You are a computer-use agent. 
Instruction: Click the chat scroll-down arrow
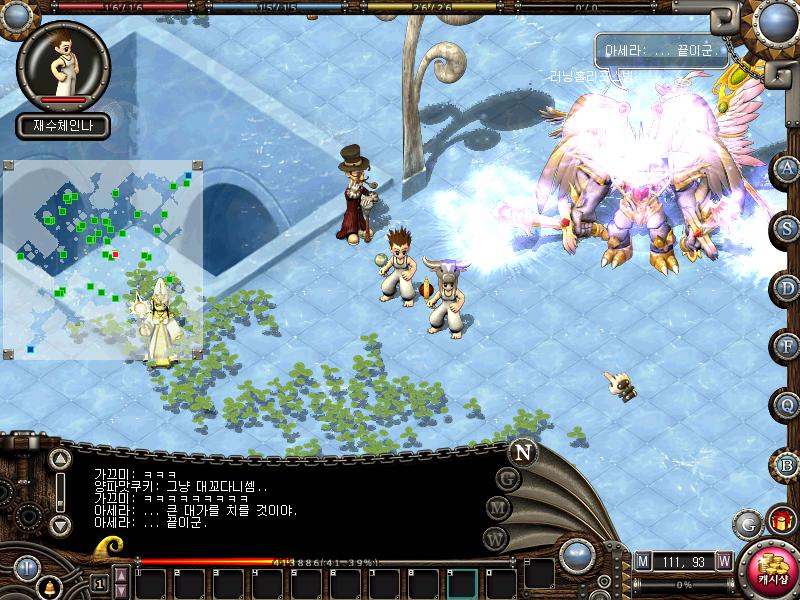(x=60, y=524)
